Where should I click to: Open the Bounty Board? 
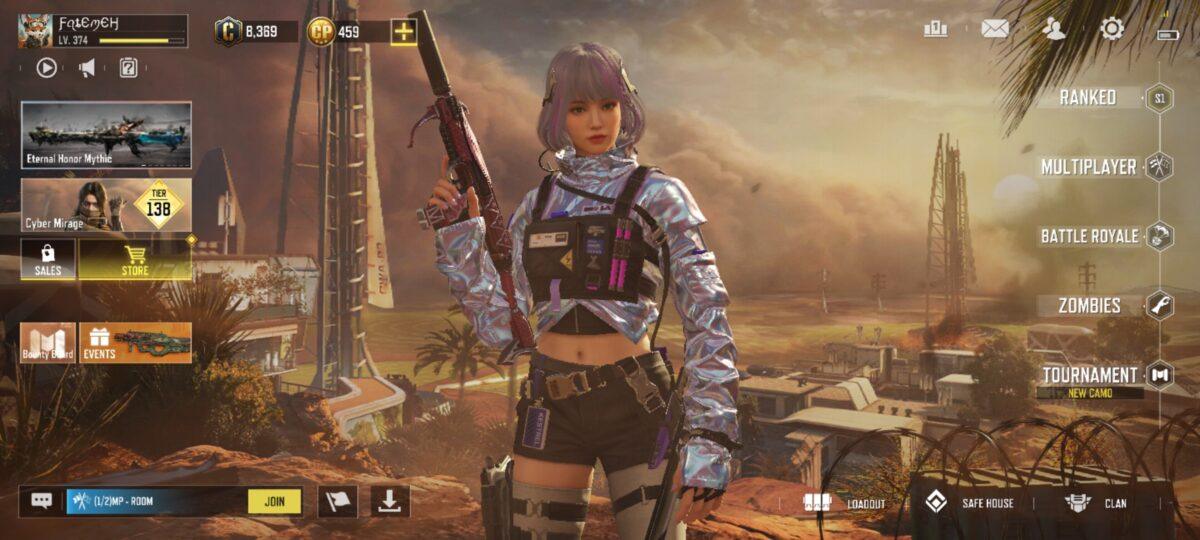pyautogui.click(x=48, y=343)
